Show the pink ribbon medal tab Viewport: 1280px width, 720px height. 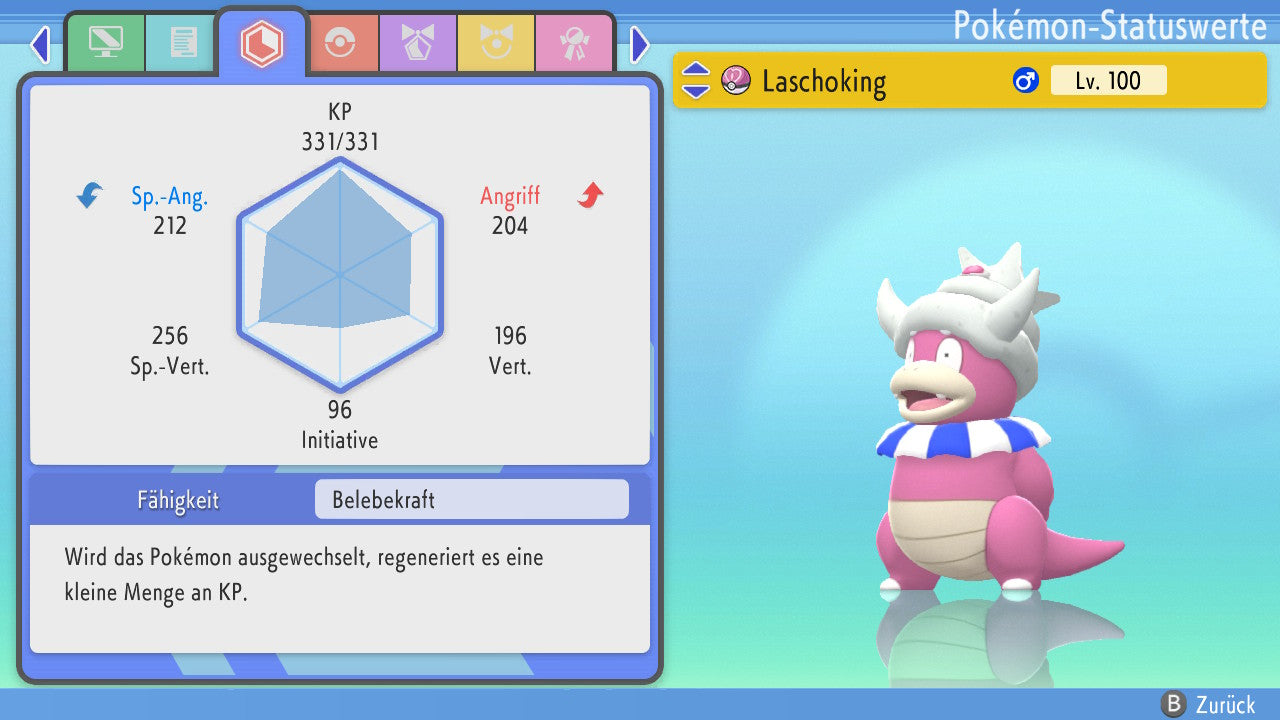pyautogui.click(x=573, y=43)
